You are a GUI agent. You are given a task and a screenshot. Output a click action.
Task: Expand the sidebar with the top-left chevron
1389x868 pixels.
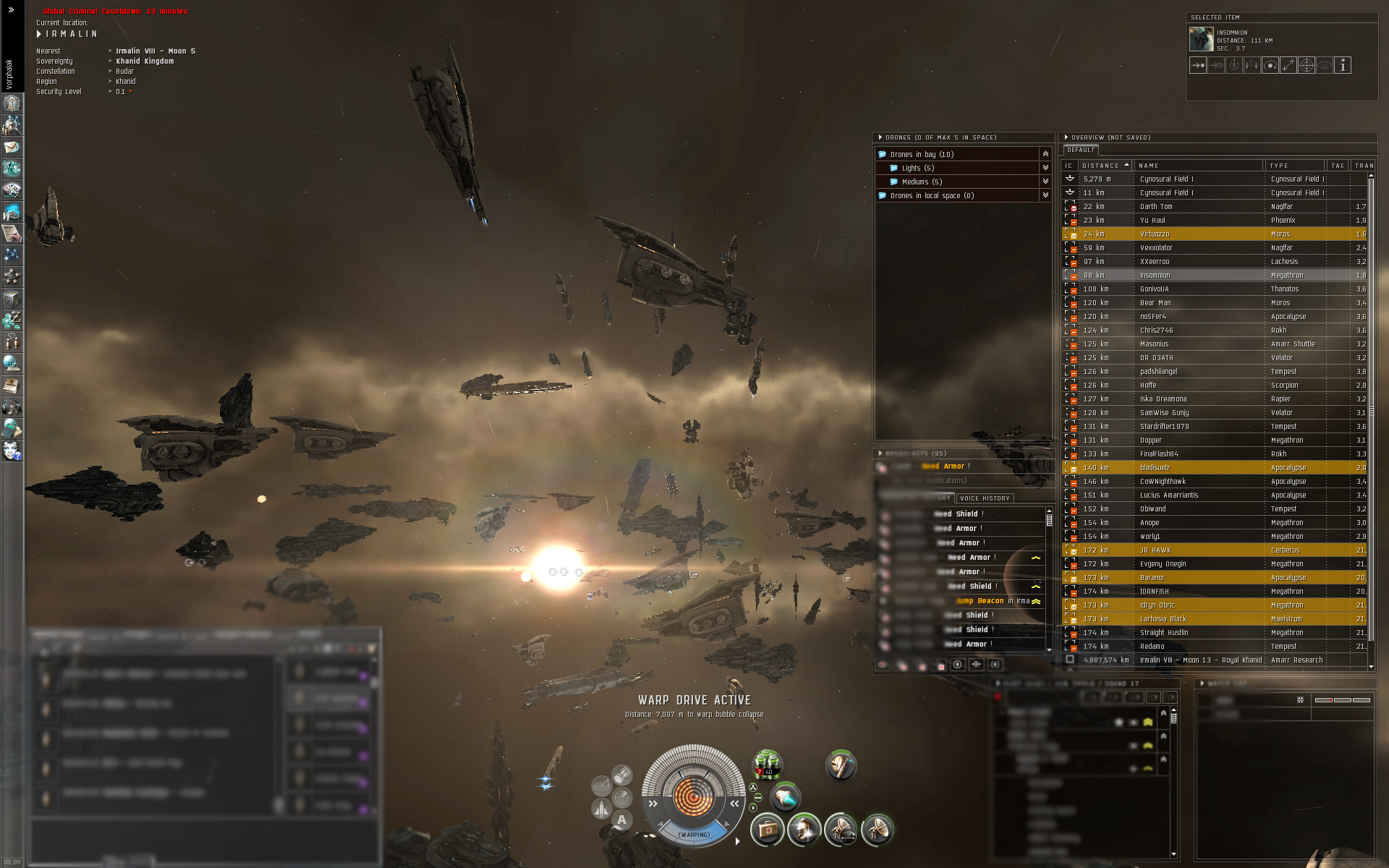click(x=11, y=10)
